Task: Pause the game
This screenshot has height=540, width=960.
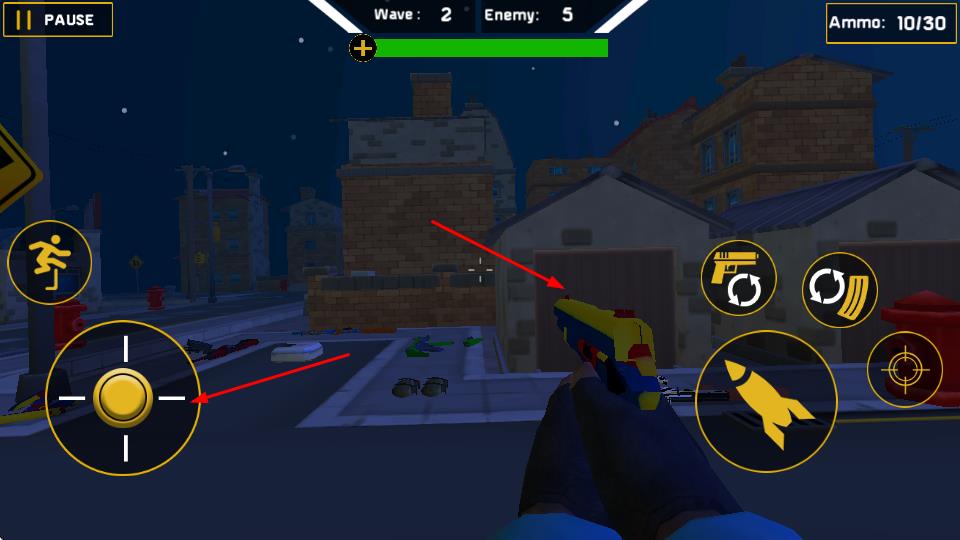Action: coord(58,20)
